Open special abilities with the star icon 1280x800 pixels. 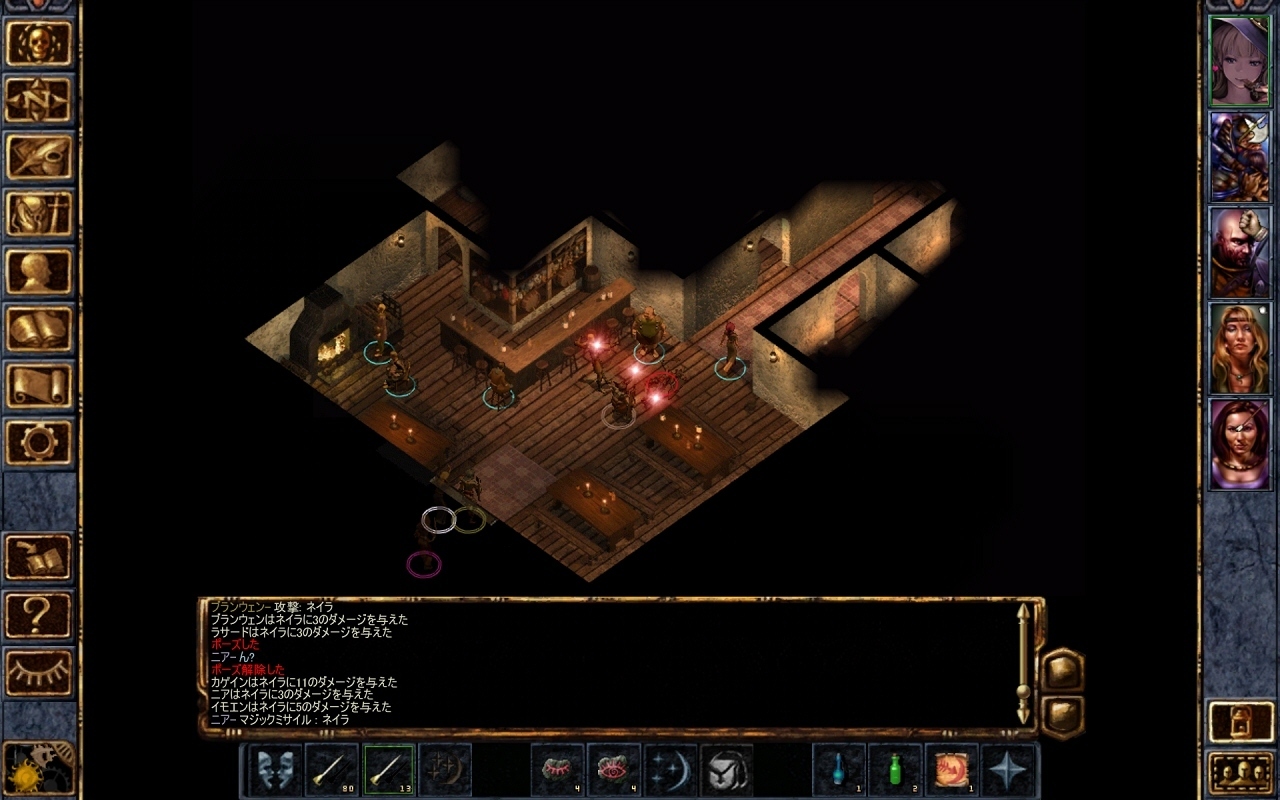[1008, 770]
